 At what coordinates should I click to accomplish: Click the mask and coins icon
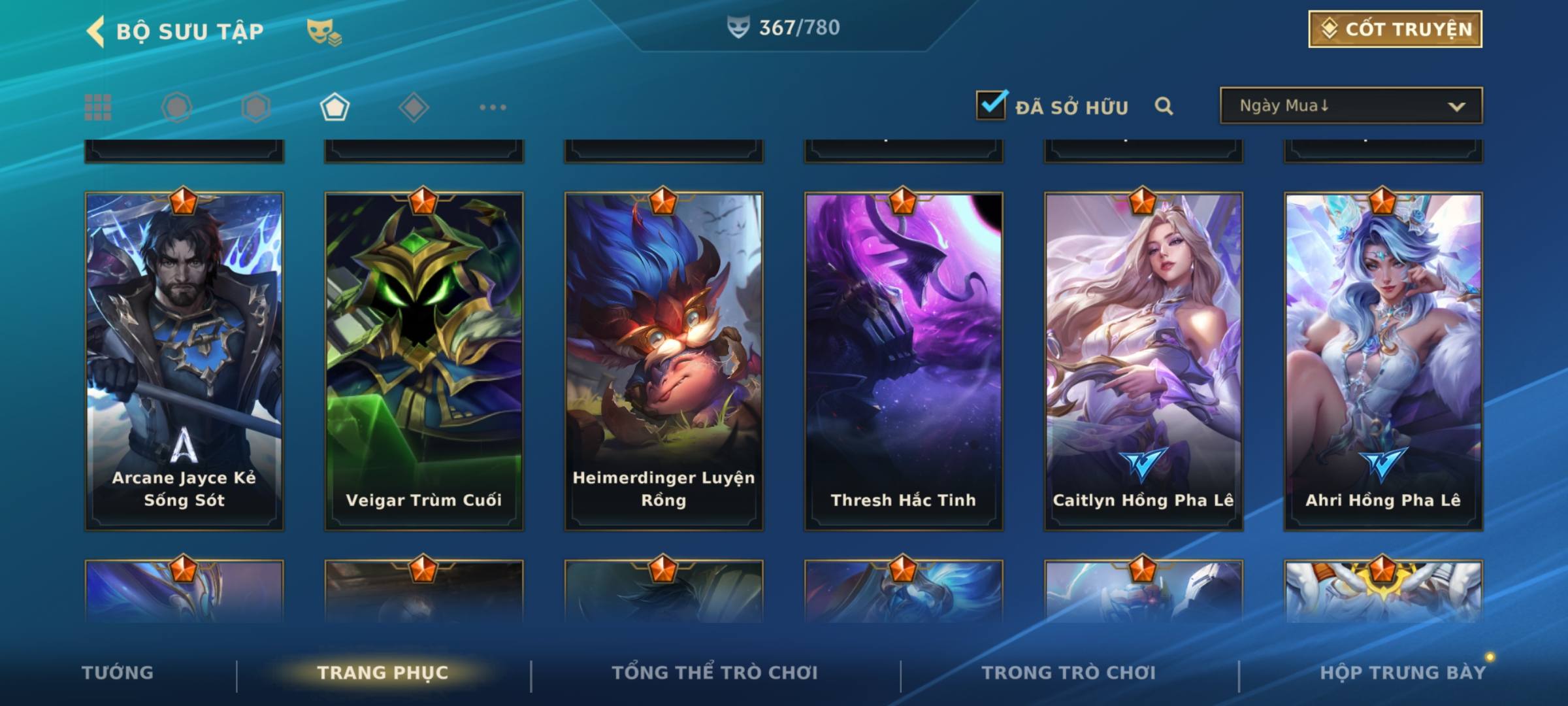[x=324, y=31]
